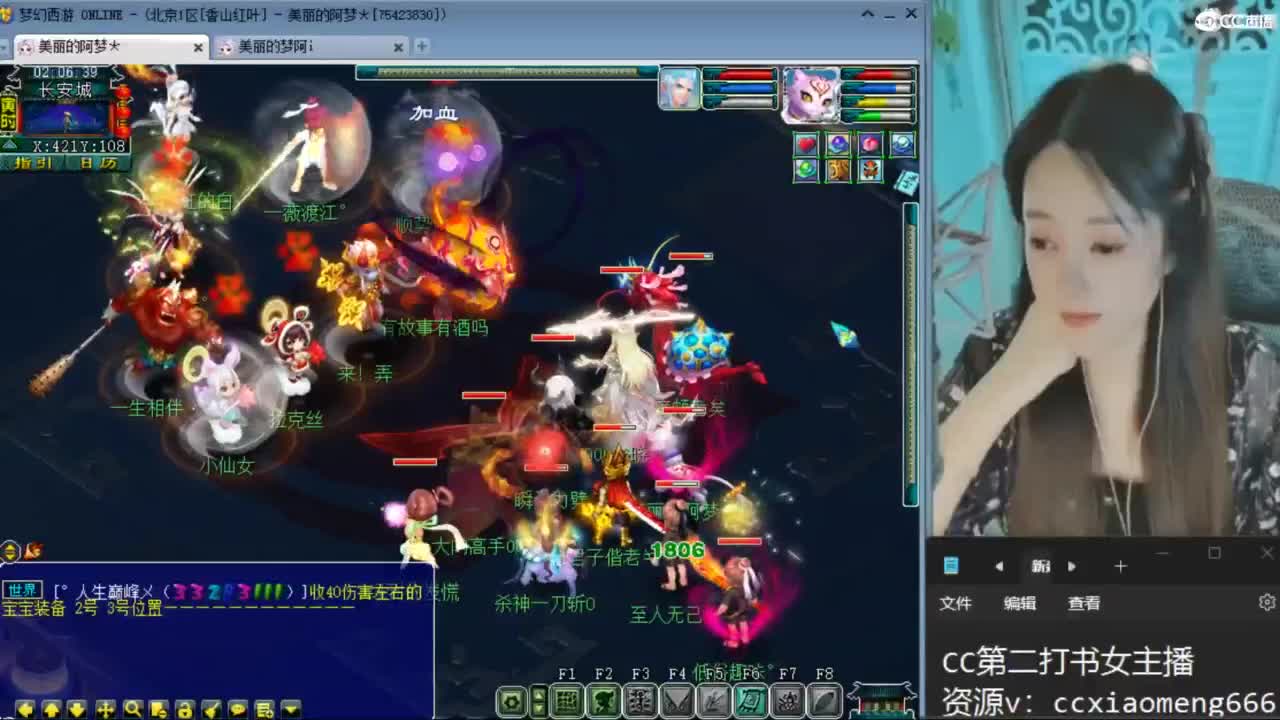
Task: Toggle the interface lock icon in bottom toolbar
Action: pos(185,708)
